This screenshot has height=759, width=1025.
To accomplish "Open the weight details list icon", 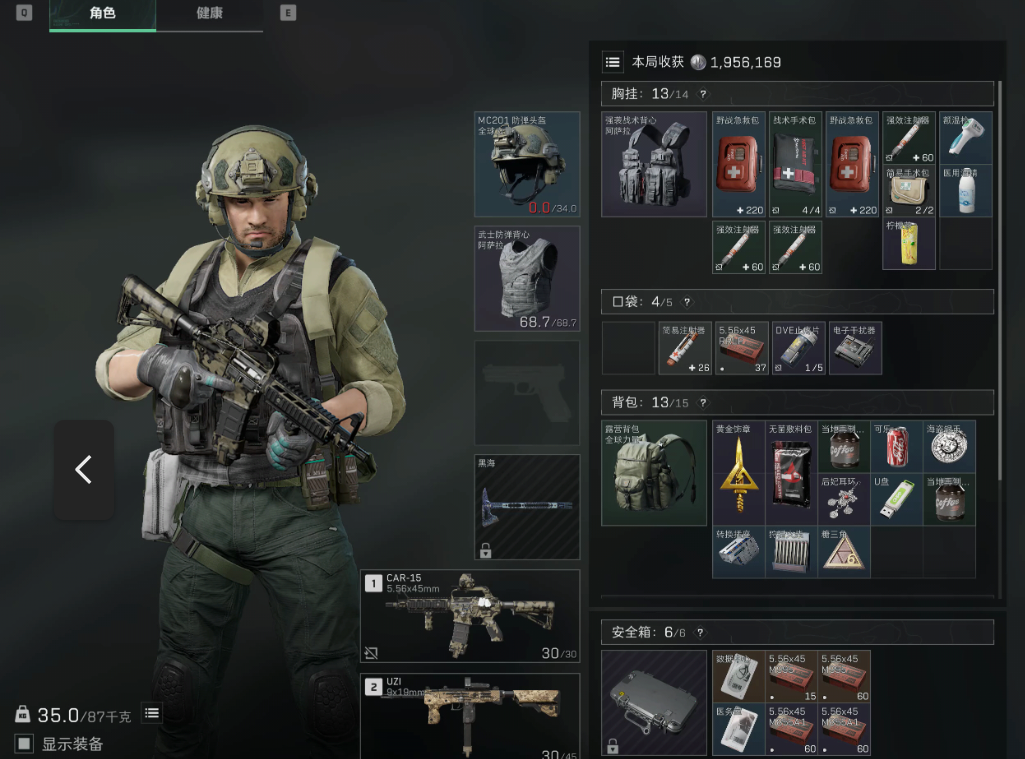I will (x=151, y=713).
